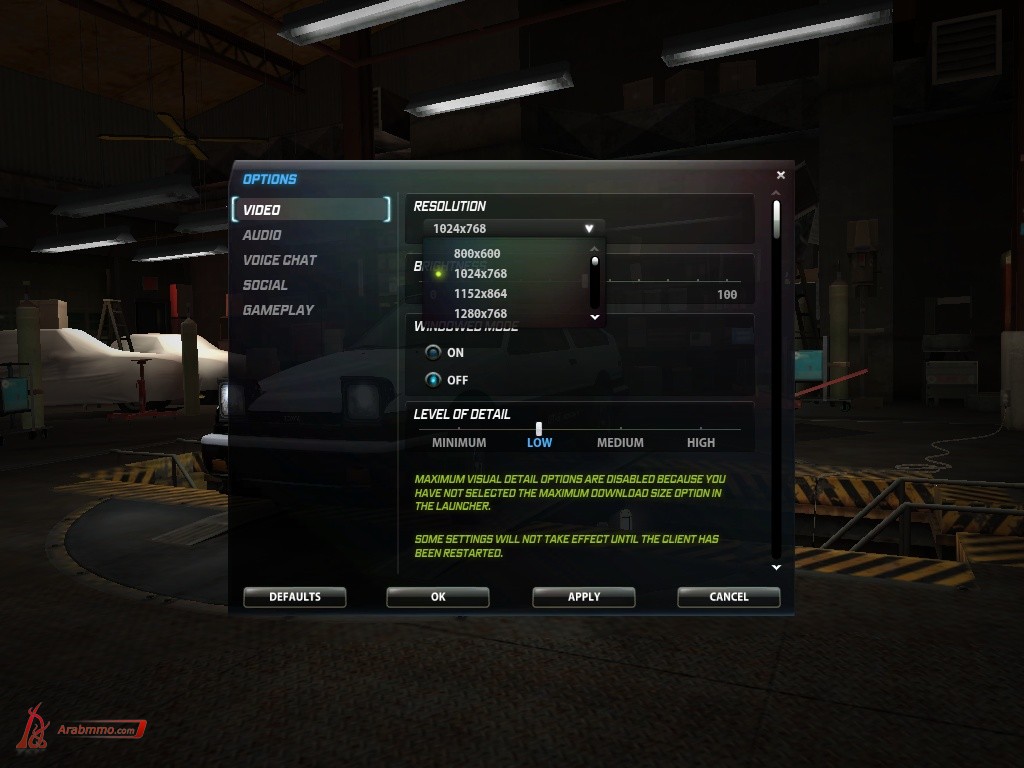Image resolution: width=1024 pixels, height=768 pixels.
Task: Open the Voice Chat settings section
Action: 280,260
